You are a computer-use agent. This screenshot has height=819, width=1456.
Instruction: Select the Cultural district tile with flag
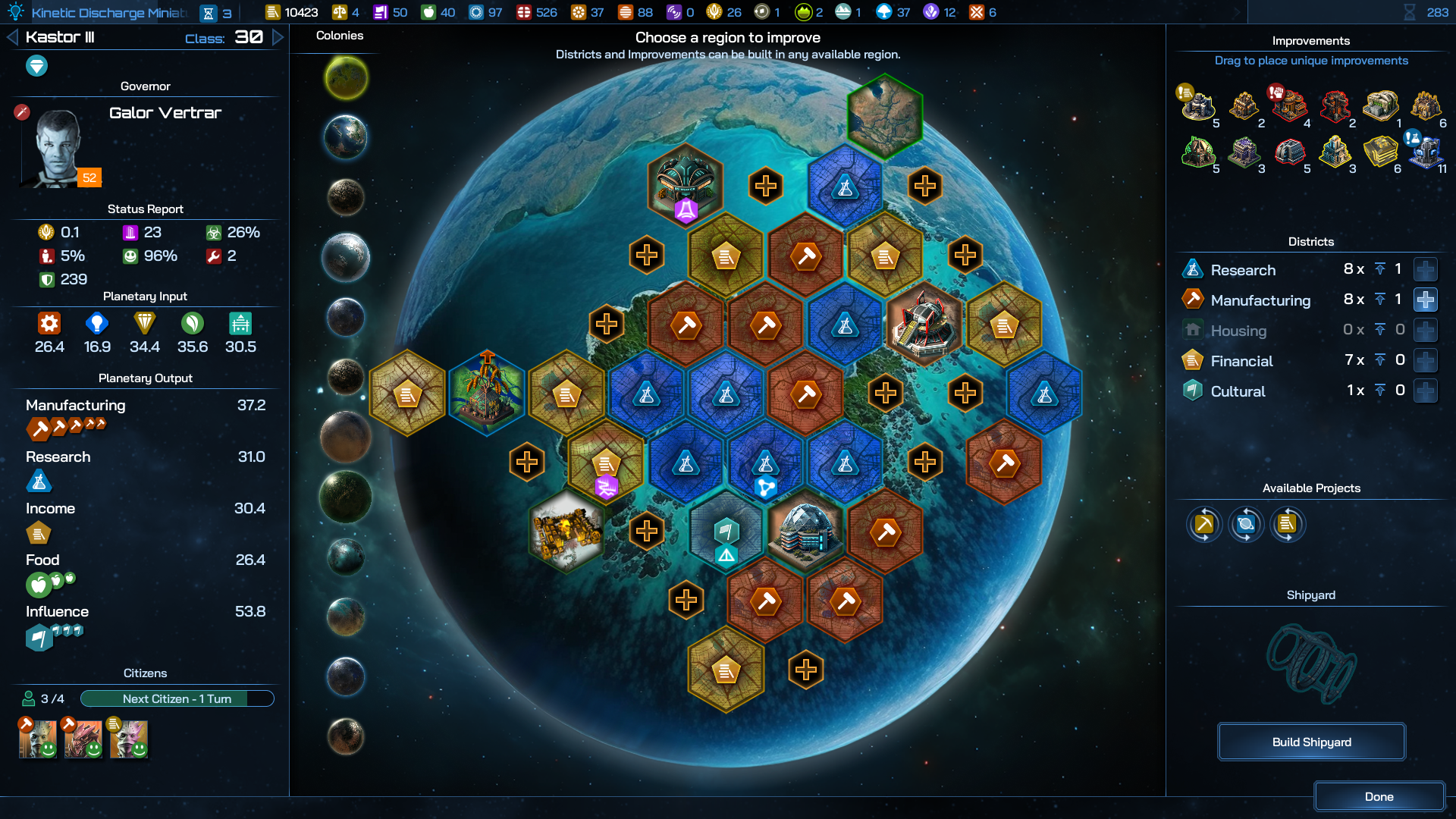tap(726, 533)
